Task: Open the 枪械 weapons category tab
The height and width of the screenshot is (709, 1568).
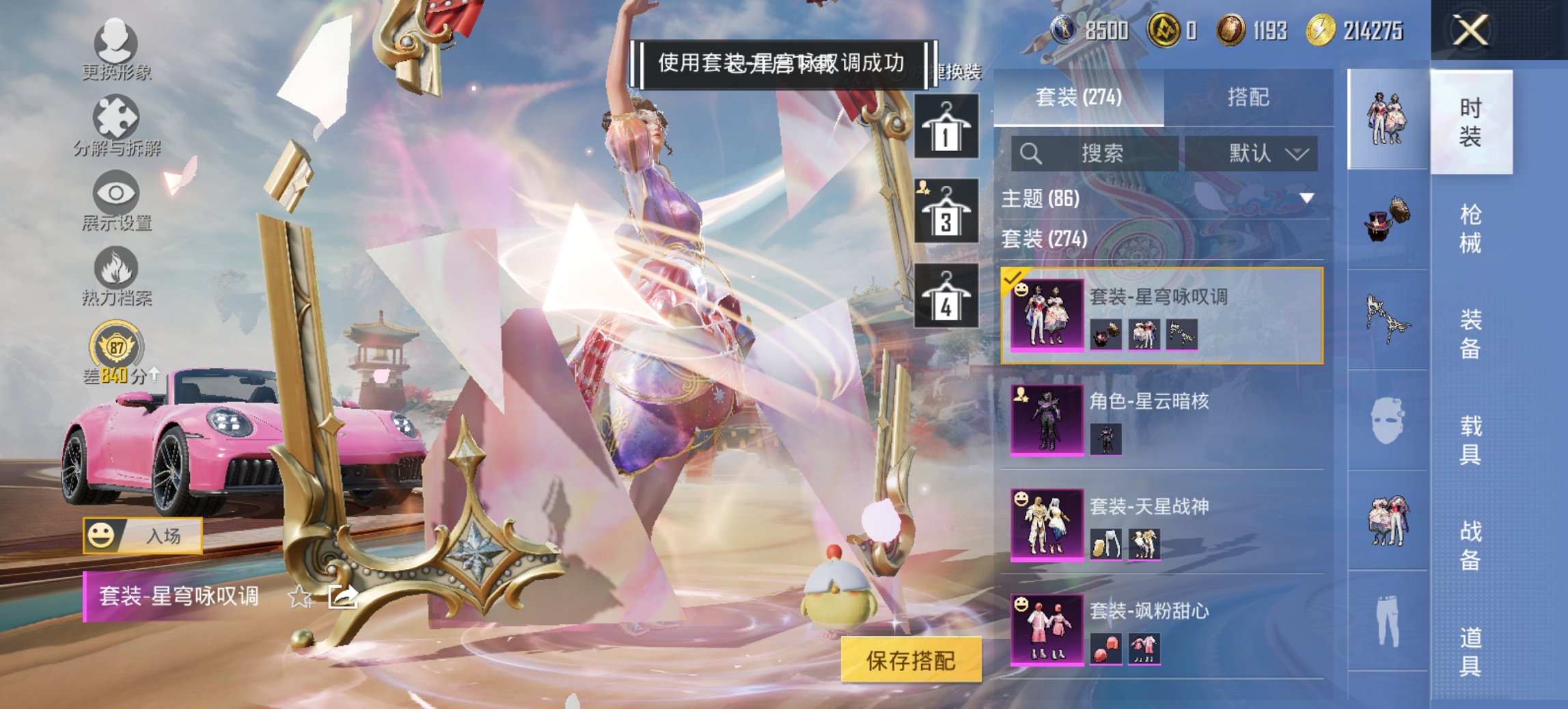Action: (1470, 226)
